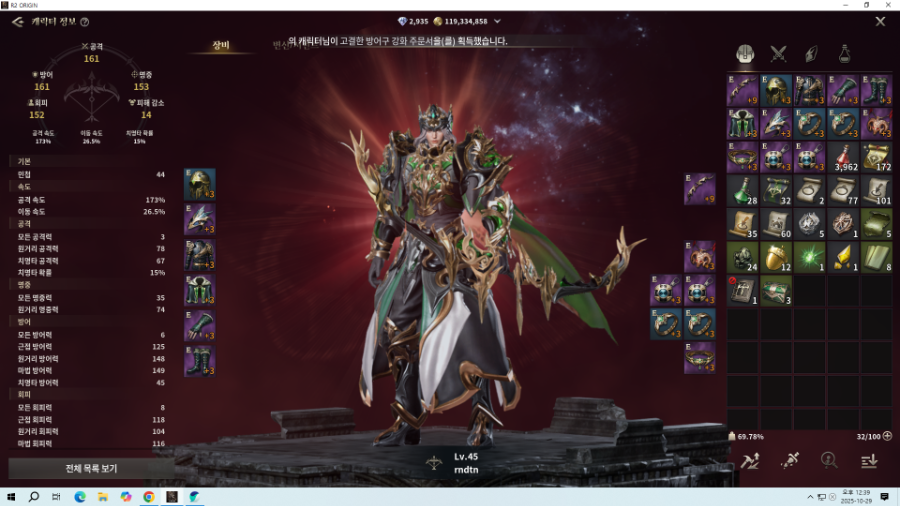Select the golden acorn item with 12

point(776,258)
